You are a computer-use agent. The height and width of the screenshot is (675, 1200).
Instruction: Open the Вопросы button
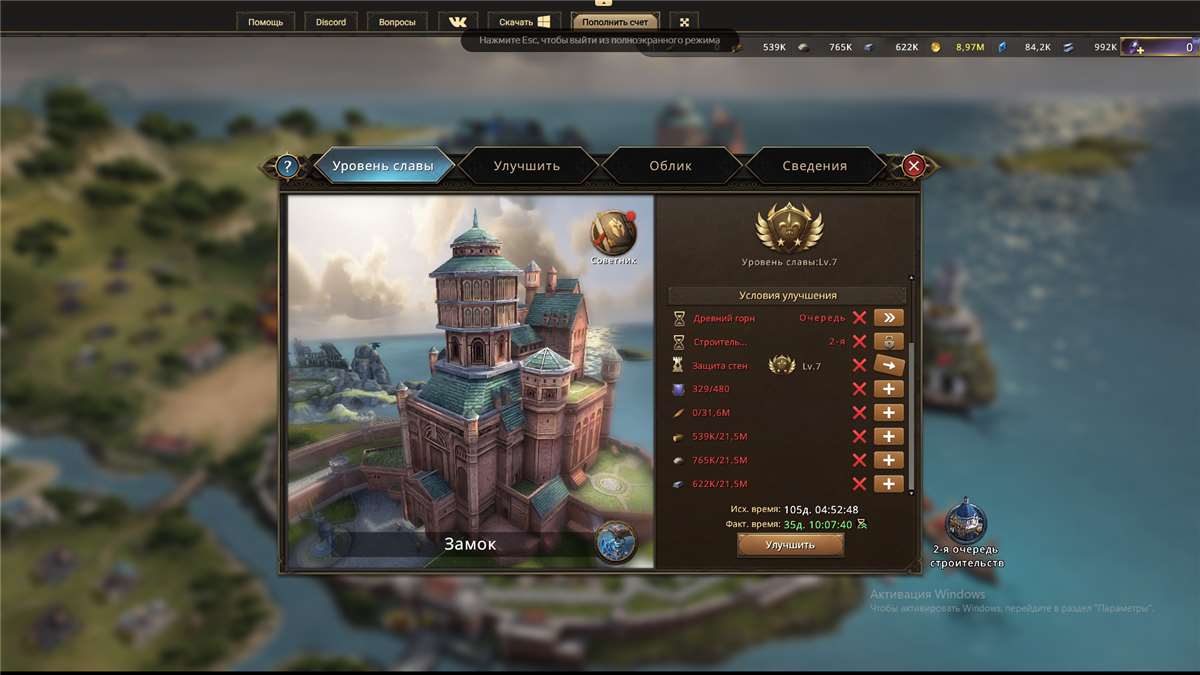(x=397, y=22)
